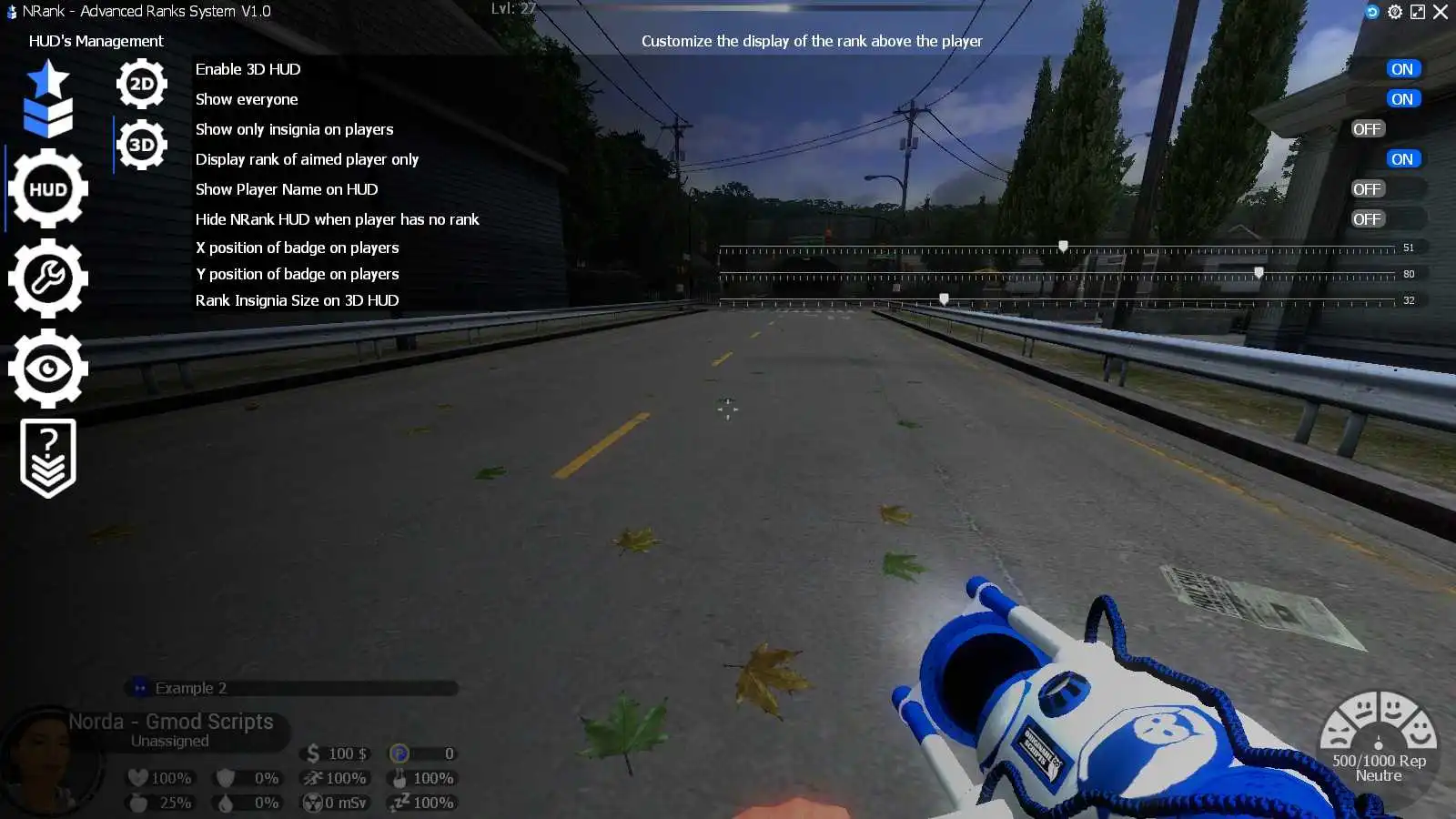Viewport: 1456px width, 819px height.
Task: Click the blue reset arrow icon in title bar
Action: [1372, 12]
